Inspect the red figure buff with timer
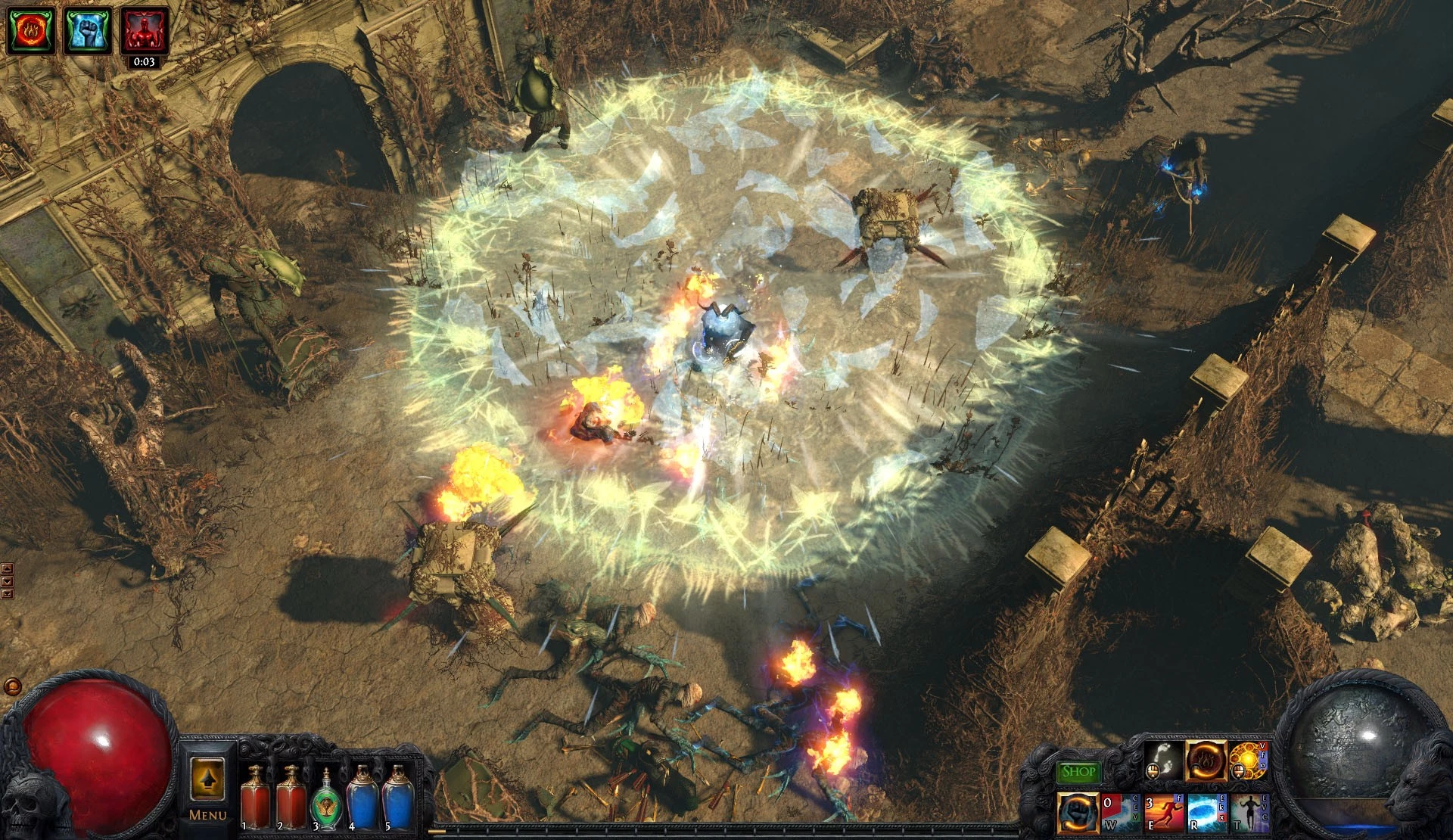 tap(144, 30)
